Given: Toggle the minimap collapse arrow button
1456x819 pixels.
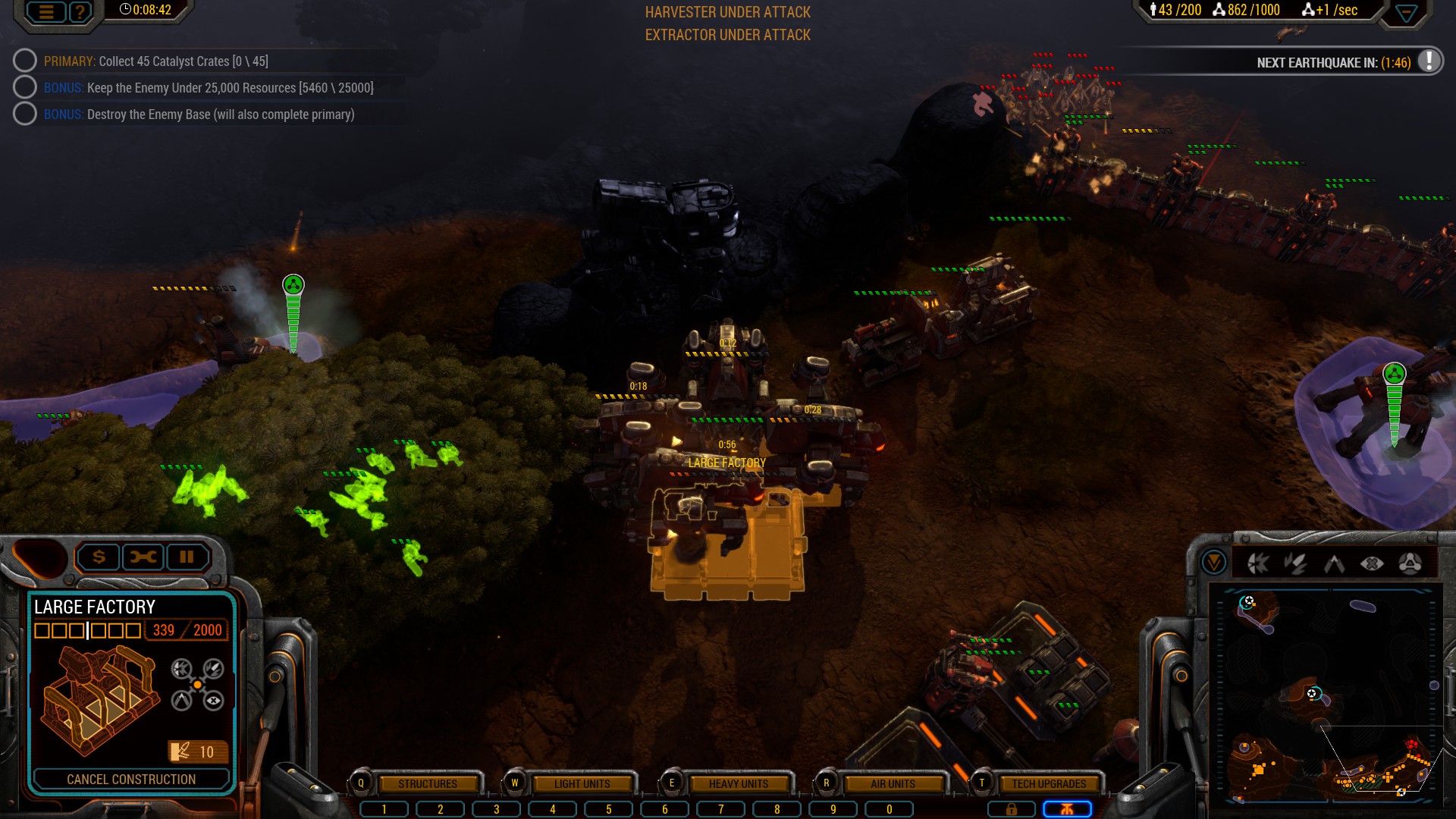Looking at the screenshot, I should (x=1214, y=563).
